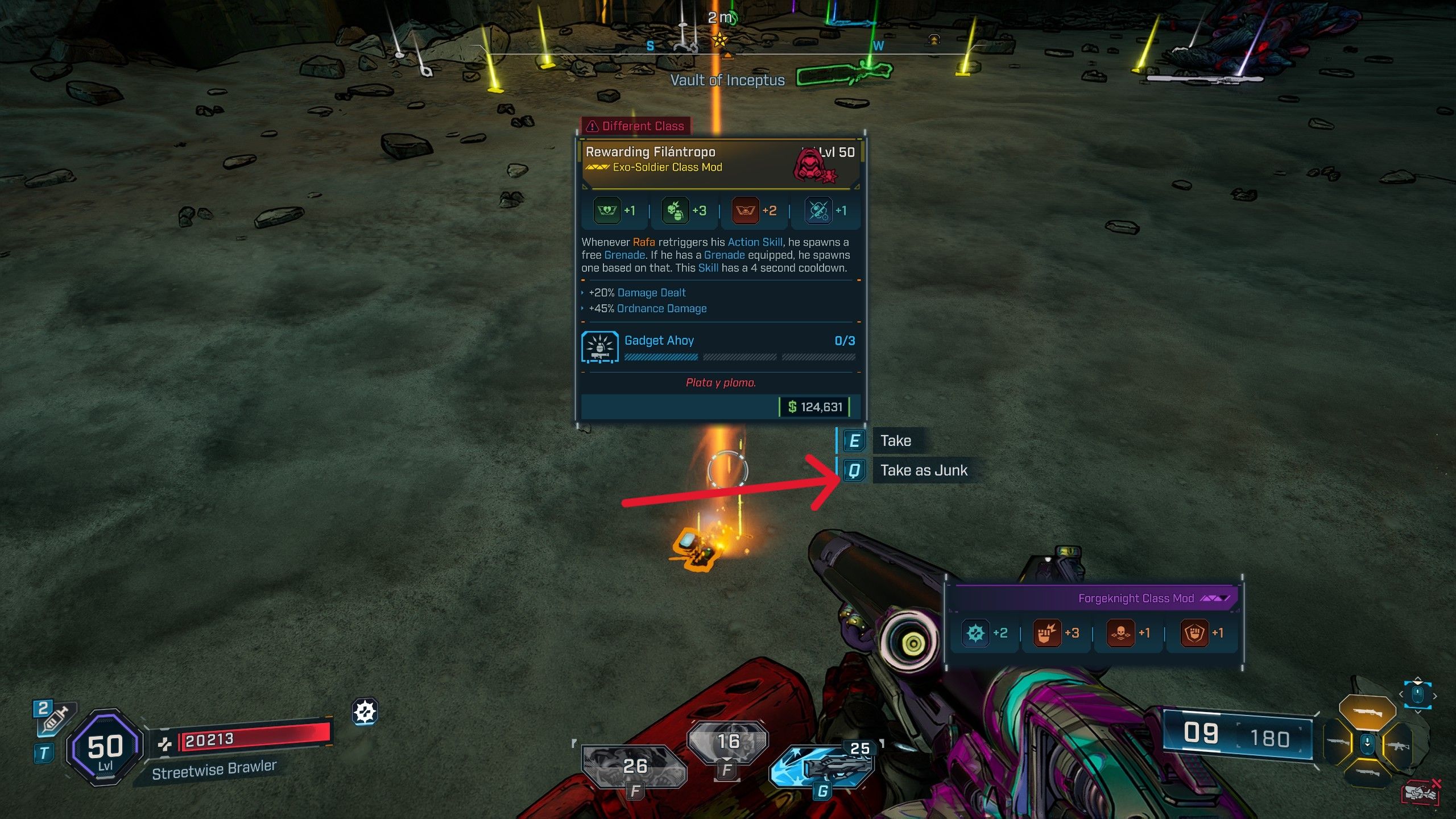Choose the Take option for the class mod

(x=895, y=441)
